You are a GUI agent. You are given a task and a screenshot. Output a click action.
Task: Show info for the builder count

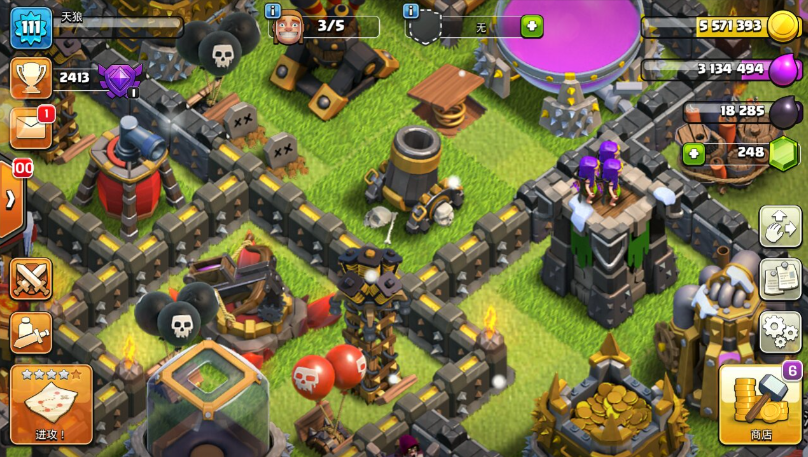(x=273, y=10)
